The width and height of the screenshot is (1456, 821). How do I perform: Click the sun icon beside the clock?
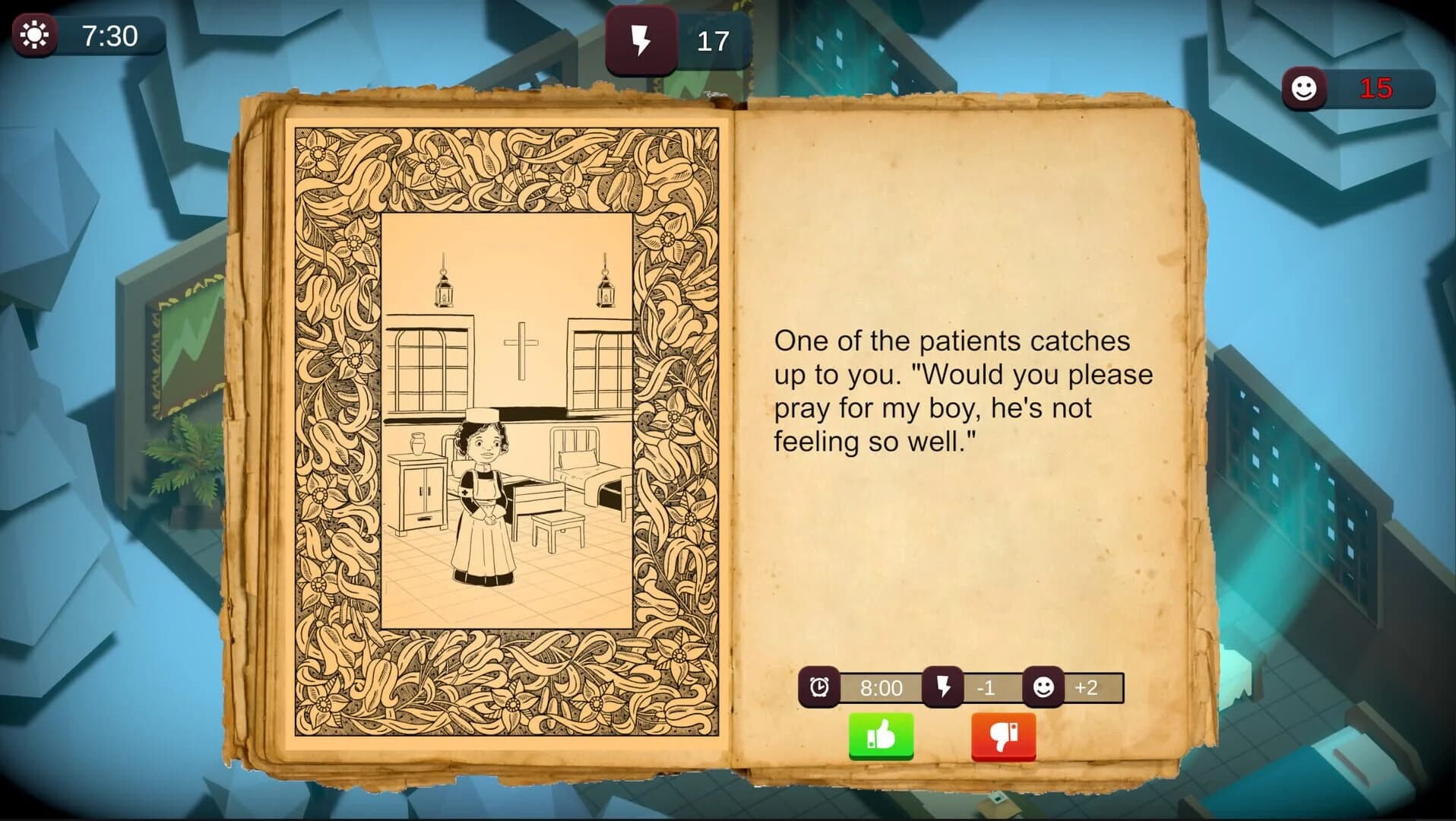point(35,33)
